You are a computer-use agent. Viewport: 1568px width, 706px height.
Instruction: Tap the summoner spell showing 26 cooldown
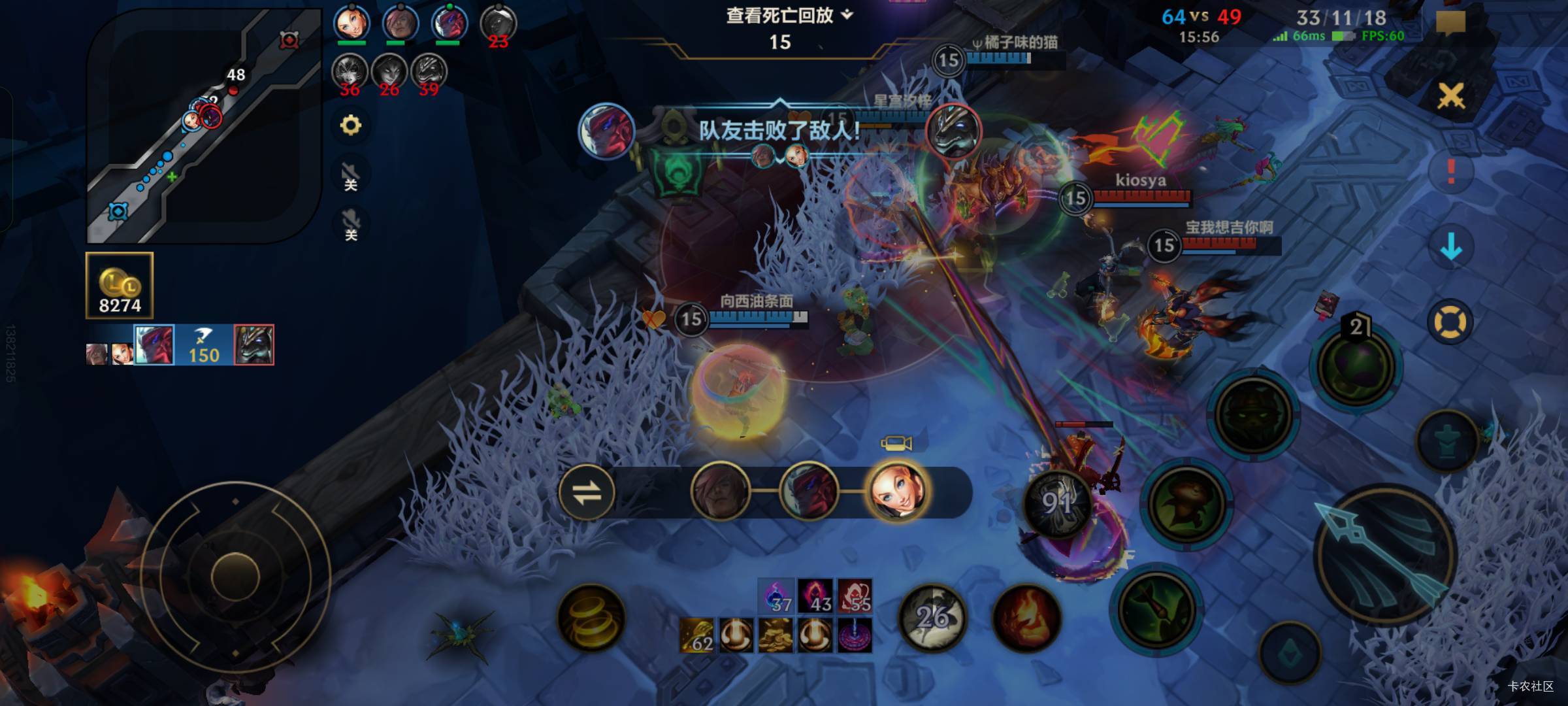coord(933,618)
